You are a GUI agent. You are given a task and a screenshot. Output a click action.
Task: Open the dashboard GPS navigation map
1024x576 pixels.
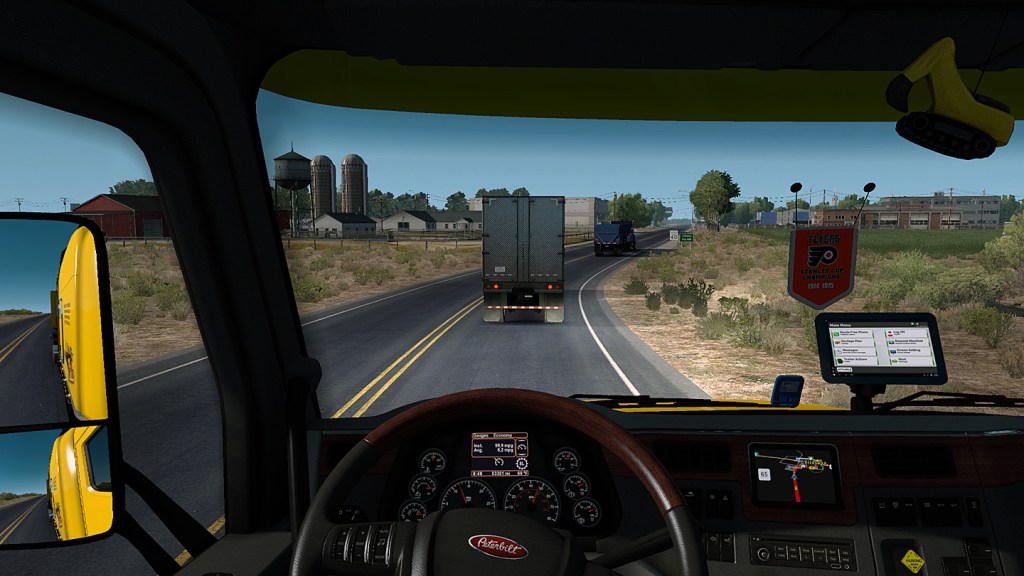click(x=794, y=473)
